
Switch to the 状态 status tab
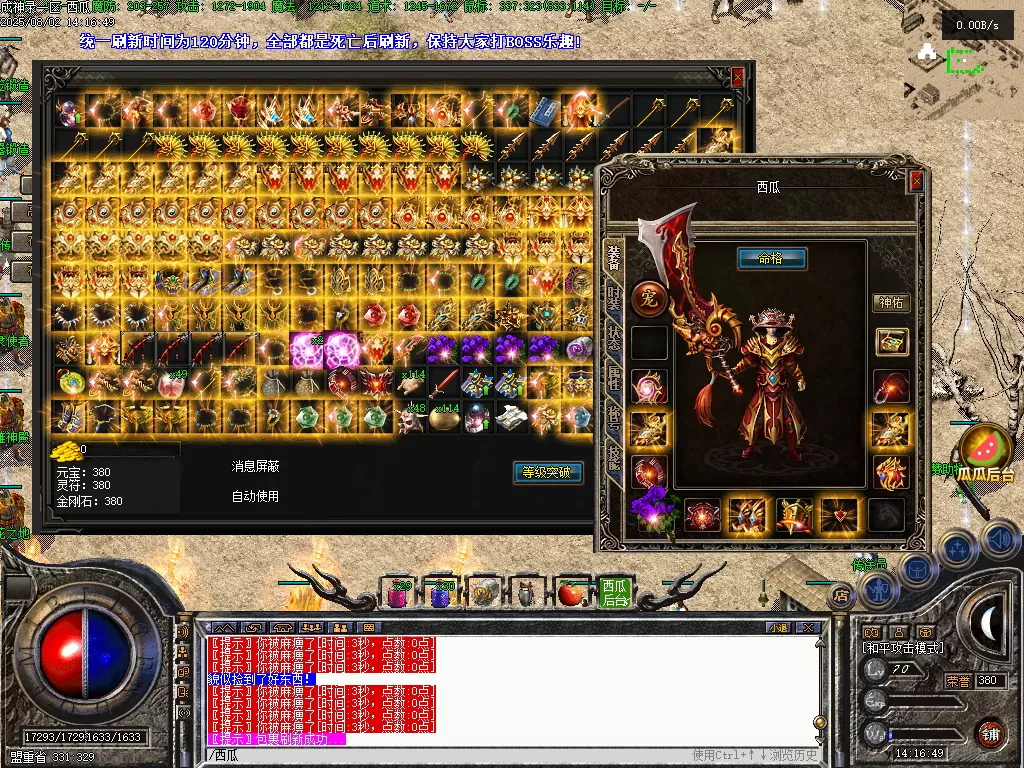coord(614,338)
